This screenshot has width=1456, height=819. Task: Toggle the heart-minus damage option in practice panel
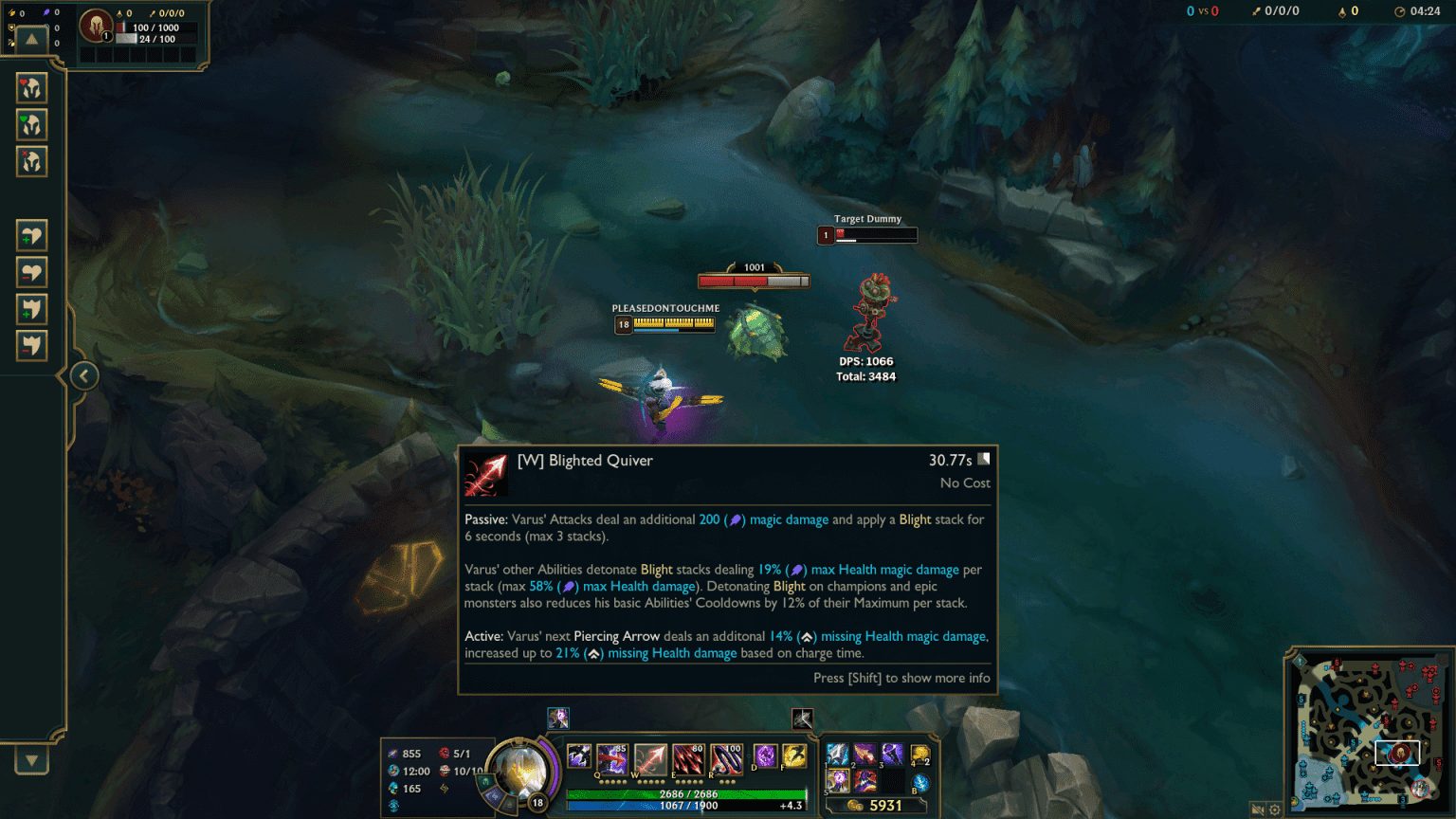(x=32, y=272)
